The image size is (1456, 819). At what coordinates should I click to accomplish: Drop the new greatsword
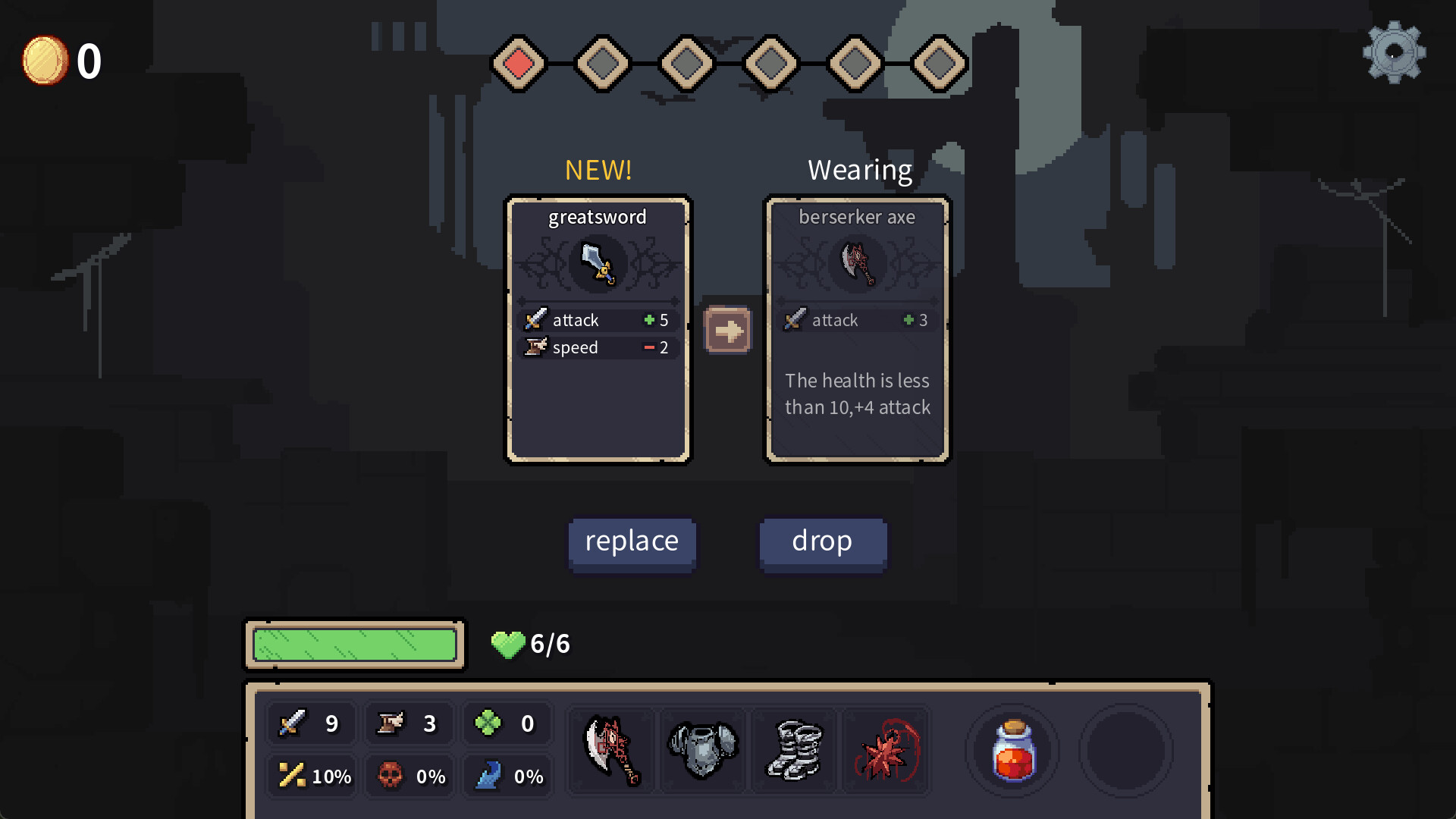coord(823,541)
